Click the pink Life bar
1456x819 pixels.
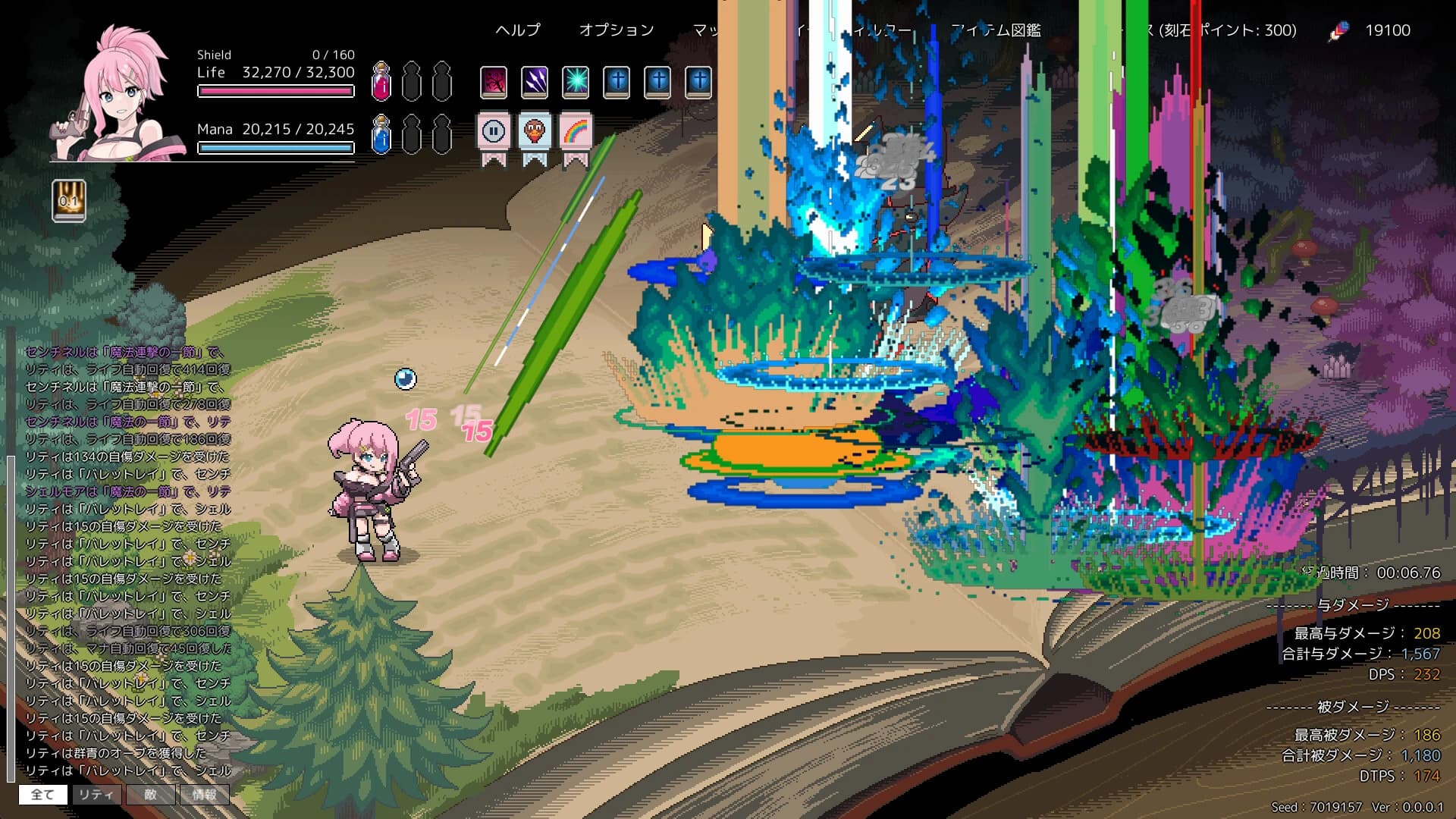click(x=275, y=91)
